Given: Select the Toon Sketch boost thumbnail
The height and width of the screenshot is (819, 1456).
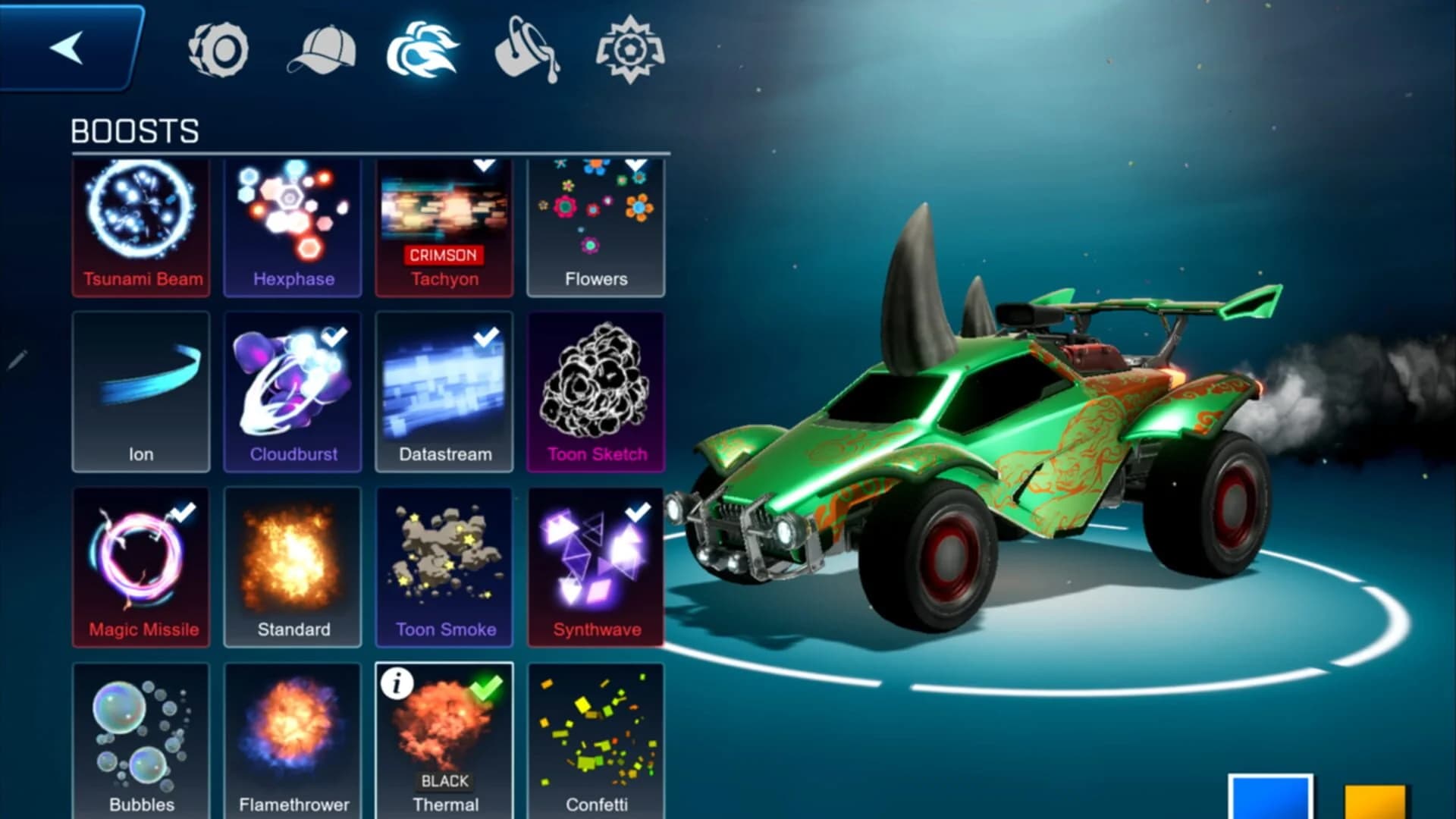Looking at the screenshot, I should [596, 391].
